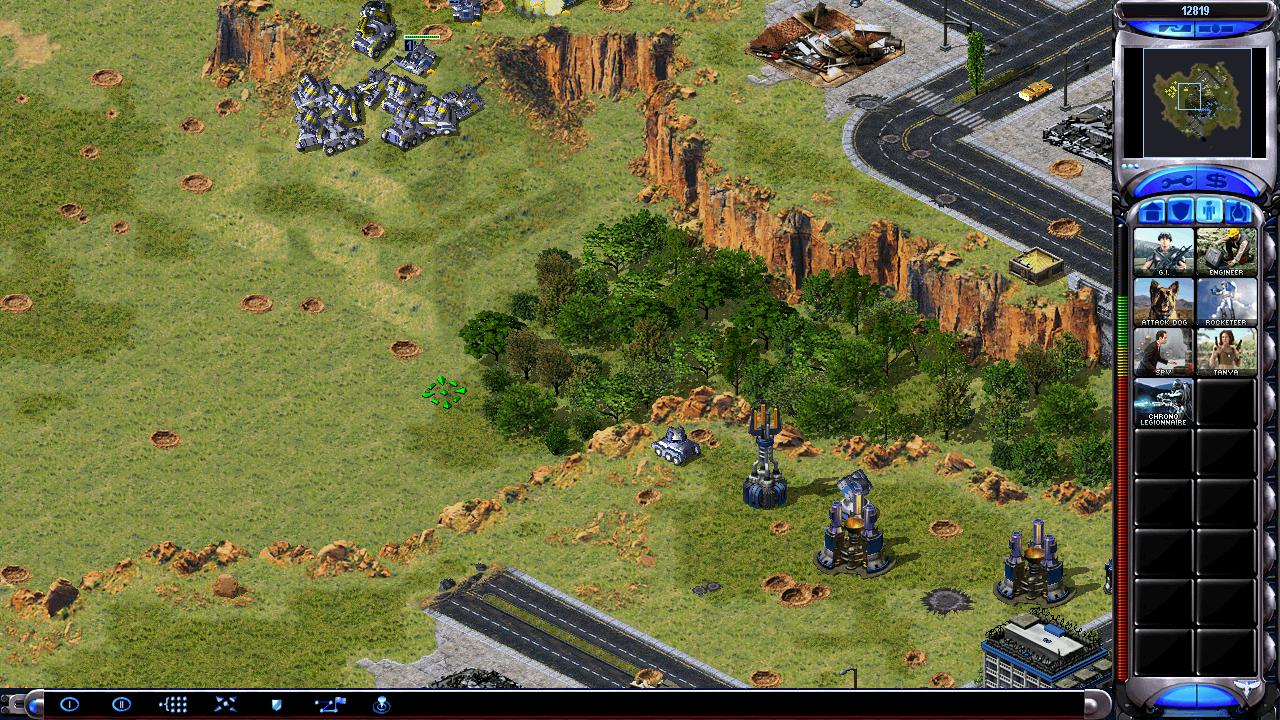Open the vehicles build tab
Image resolution: width=1280 pixels, height=720 pixels.
[1237, 211]
